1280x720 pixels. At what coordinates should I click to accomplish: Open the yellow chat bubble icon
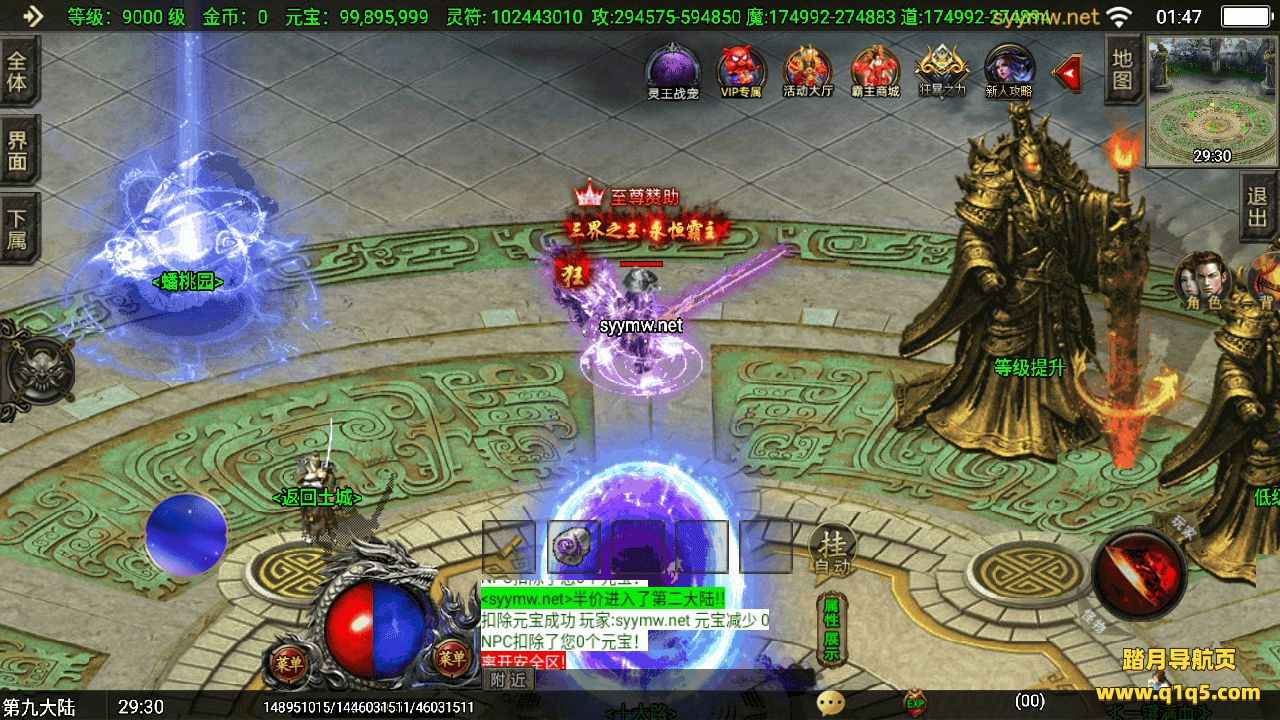[x=830, y=703]
